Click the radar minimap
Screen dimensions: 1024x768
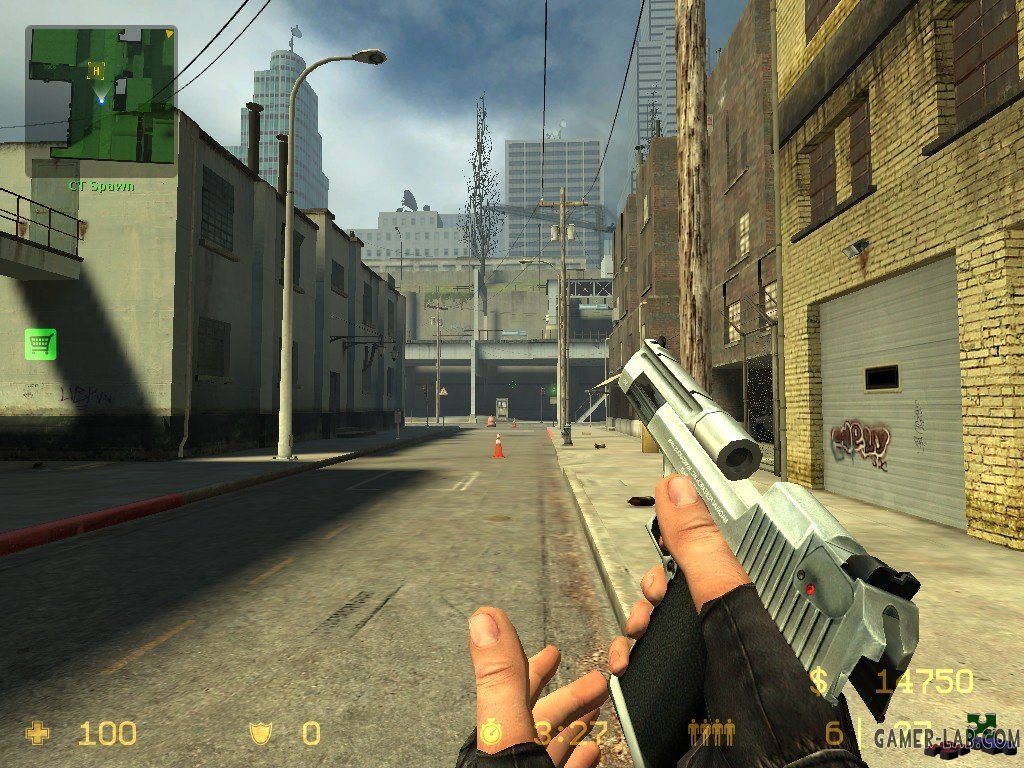101,101
